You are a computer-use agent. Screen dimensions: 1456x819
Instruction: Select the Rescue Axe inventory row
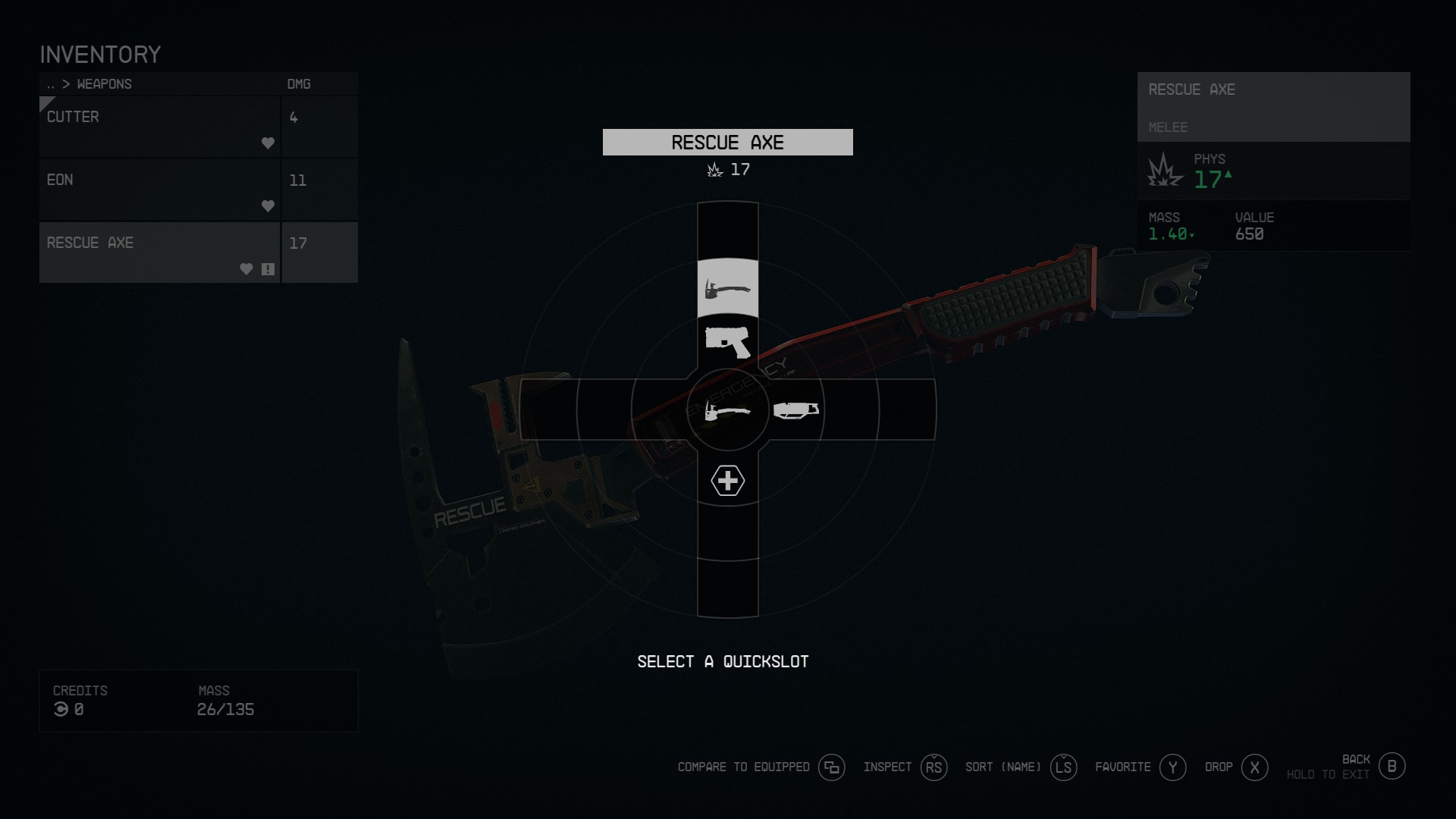pyautogui.click(x=159, y=253)
